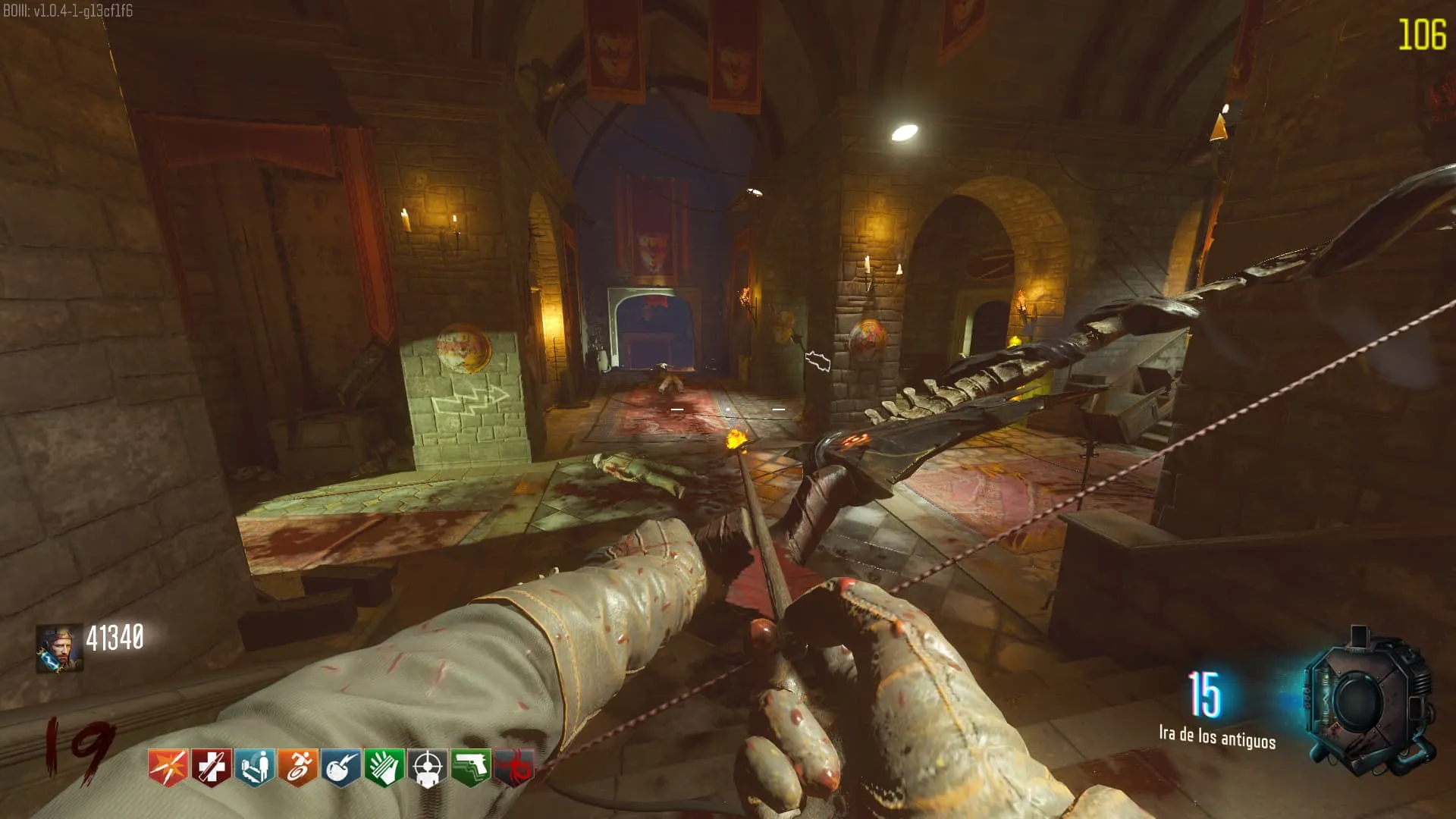The width and height of the screenshot is (1456, 819).
Task: Select the Juggernog perk icon
Action: (211, 767)
